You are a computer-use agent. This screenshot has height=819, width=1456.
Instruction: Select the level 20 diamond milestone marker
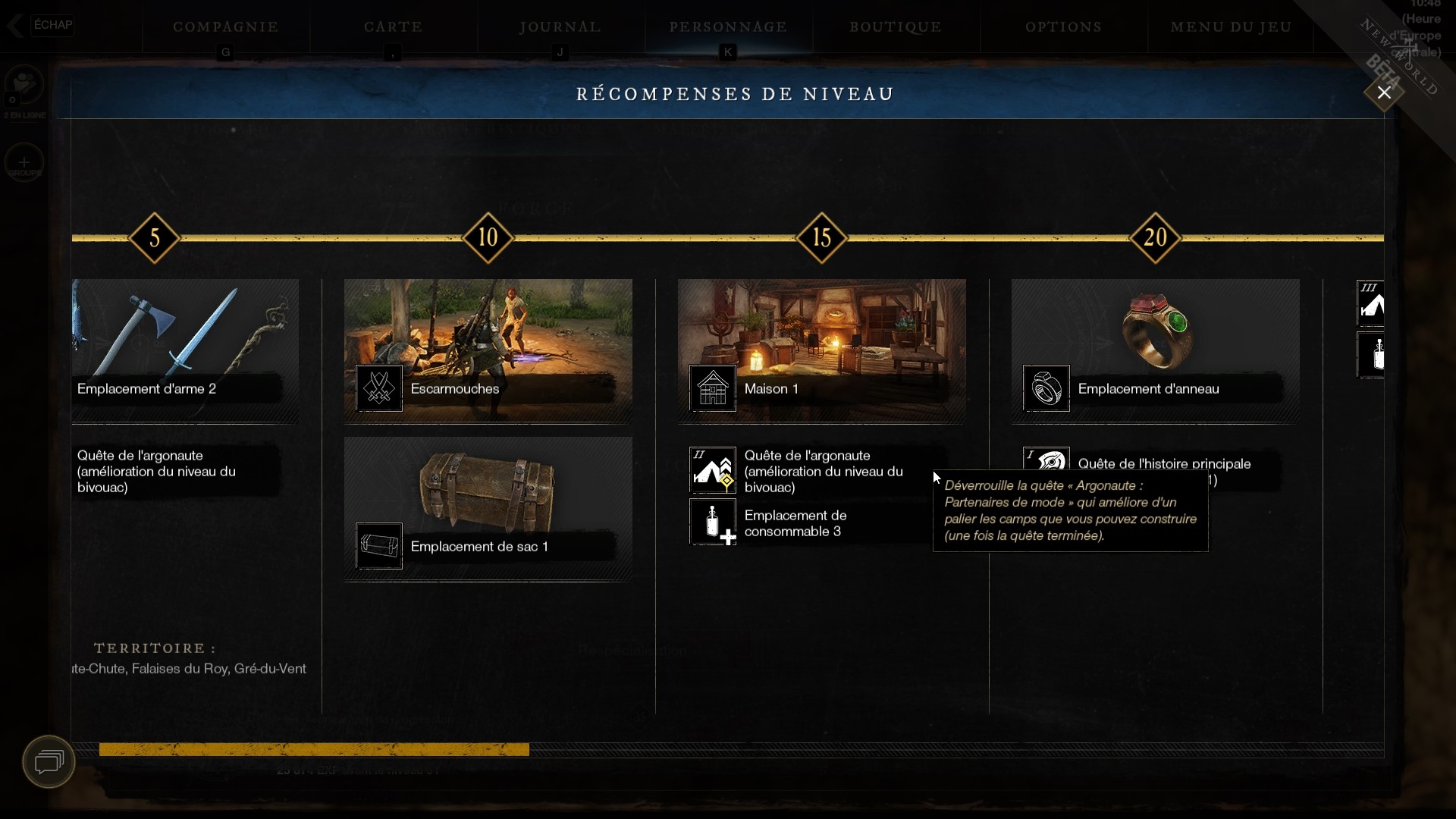click(x=1156, y=238)
